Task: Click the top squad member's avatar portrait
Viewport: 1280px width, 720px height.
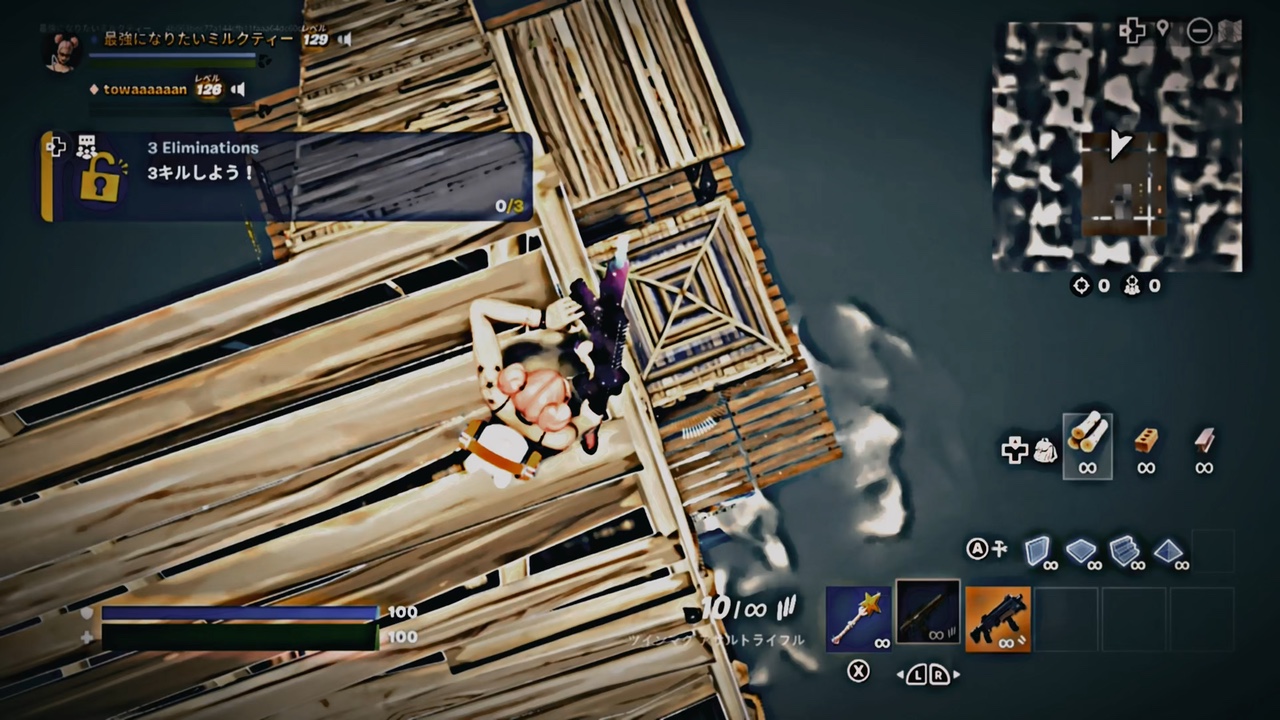Action: 62,50
